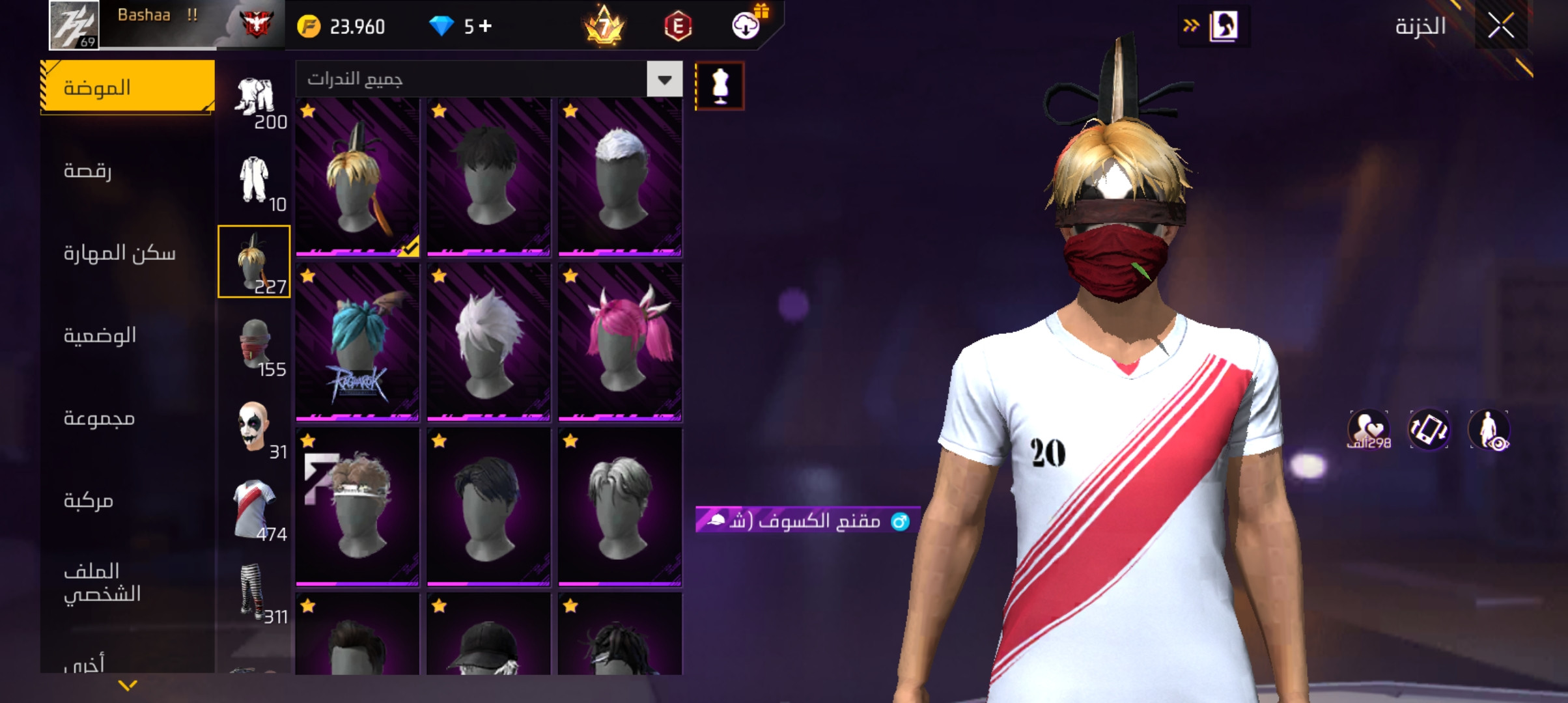The image size is (1568, 703).
Task: Show the striped pants category with 311
Action: [255, 592]
